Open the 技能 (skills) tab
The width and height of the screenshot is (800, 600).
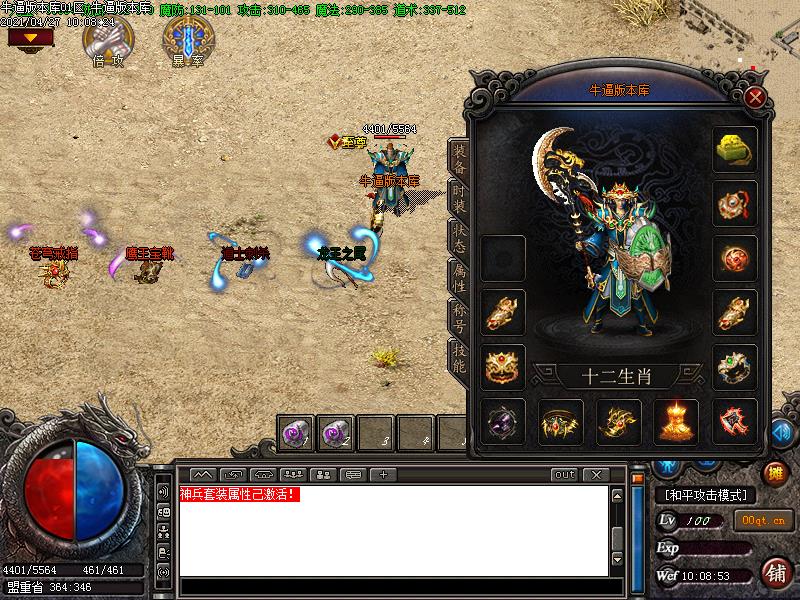point(459,358)
